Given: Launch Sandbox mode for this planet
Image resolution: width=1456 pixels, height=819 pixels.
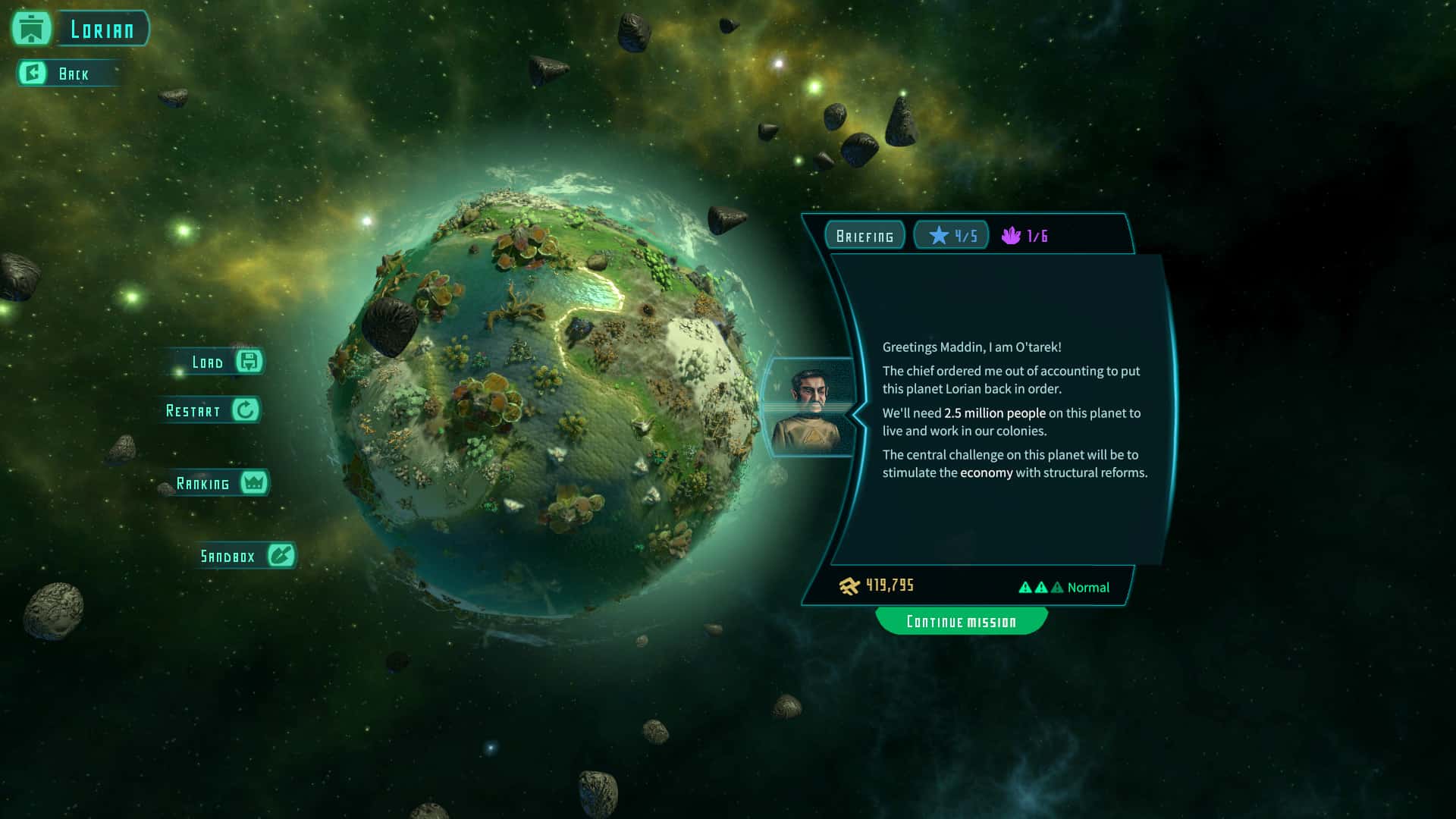Looking at the screenshot, I should [245, 556].
